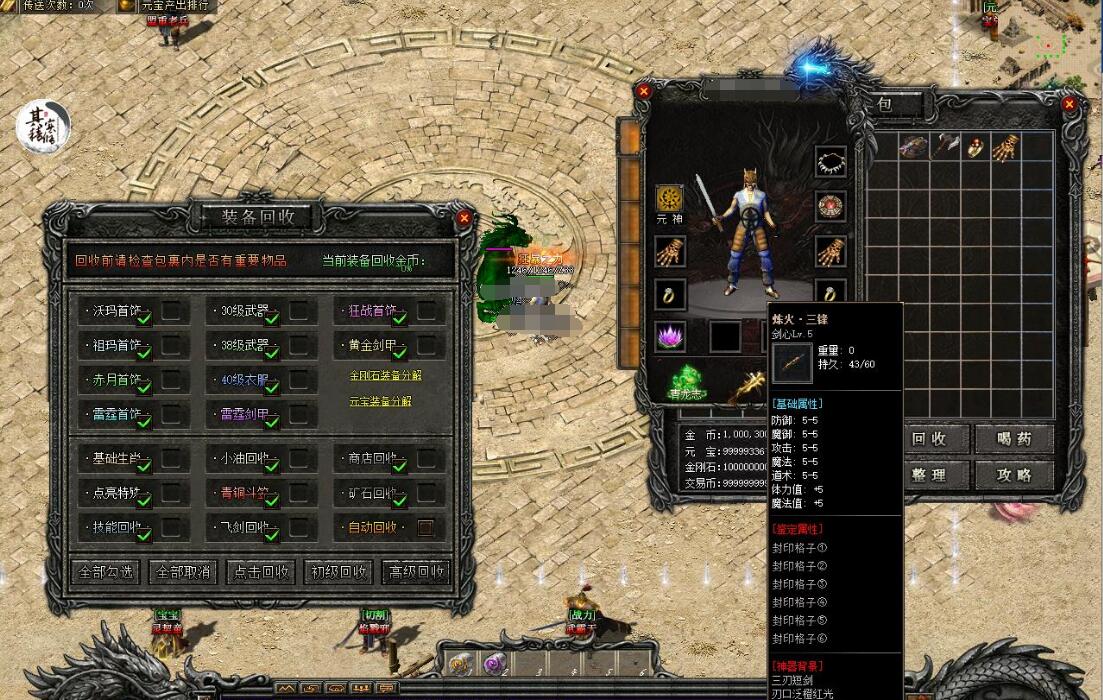The width and height of the screenshot is (1103, 700).
Task: Click the 回收 button in the bag
Action: pos(930,439)
